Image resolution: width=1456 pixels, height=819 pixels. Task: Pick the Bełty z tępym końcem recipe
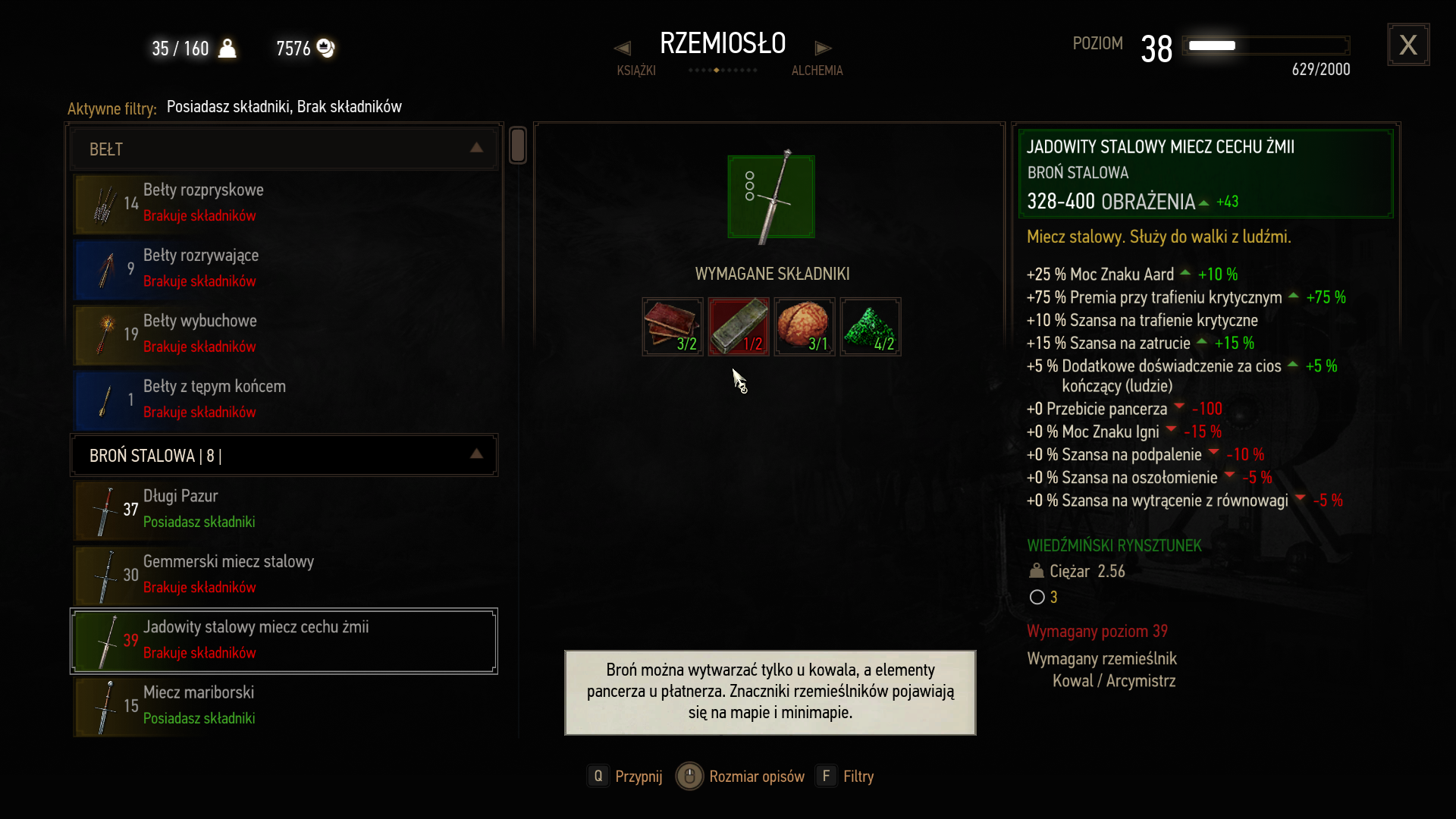(x=284, y=399)
